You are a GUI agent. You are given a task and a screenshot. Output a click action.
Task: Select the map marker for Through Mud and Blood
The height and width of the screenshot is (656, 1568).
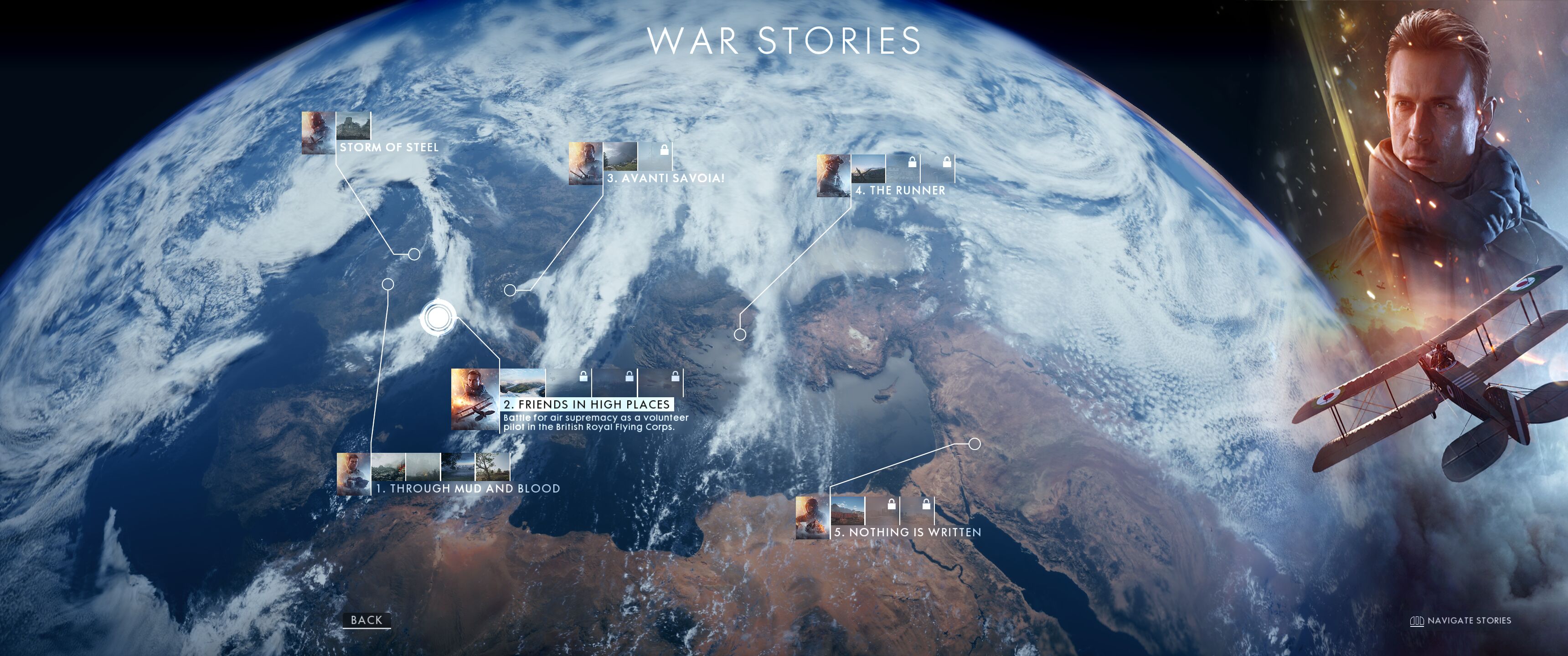tap(388, 284)
